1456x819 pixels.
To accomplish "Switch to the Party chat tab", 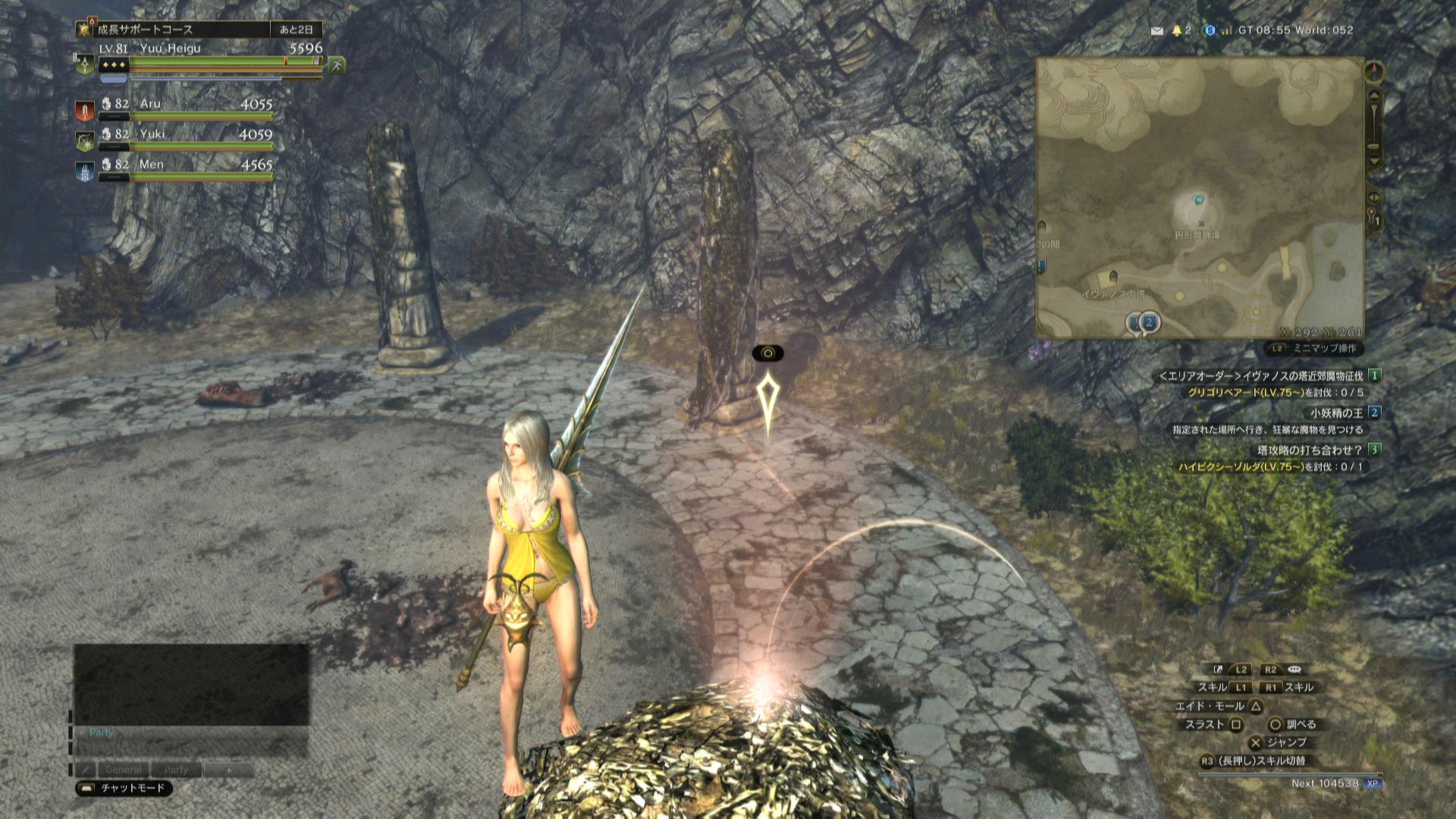I will point(176,770).
